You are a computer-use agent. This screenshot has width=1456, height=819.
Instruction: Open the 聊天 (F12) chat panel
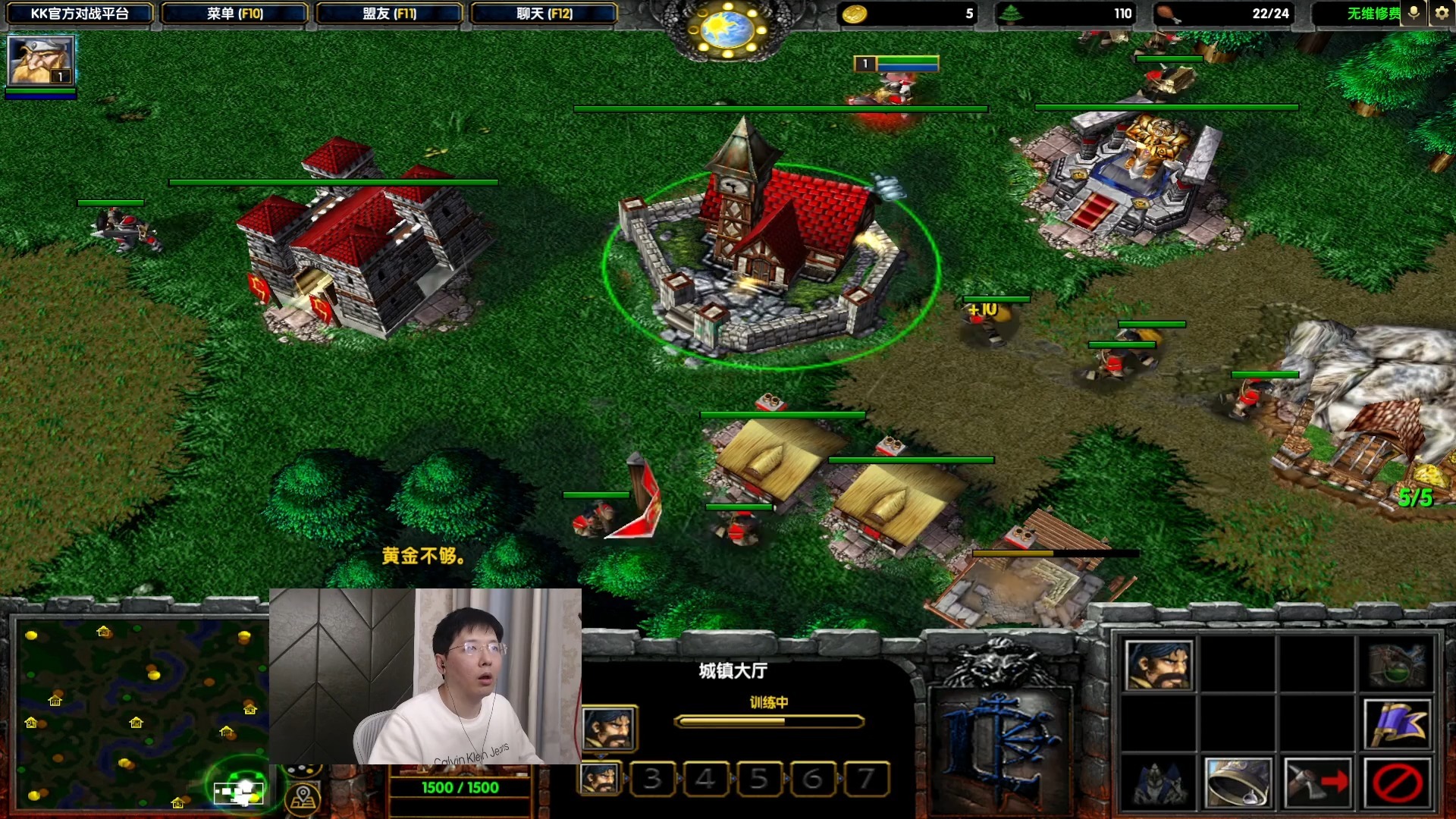click(x=543, y=13)
